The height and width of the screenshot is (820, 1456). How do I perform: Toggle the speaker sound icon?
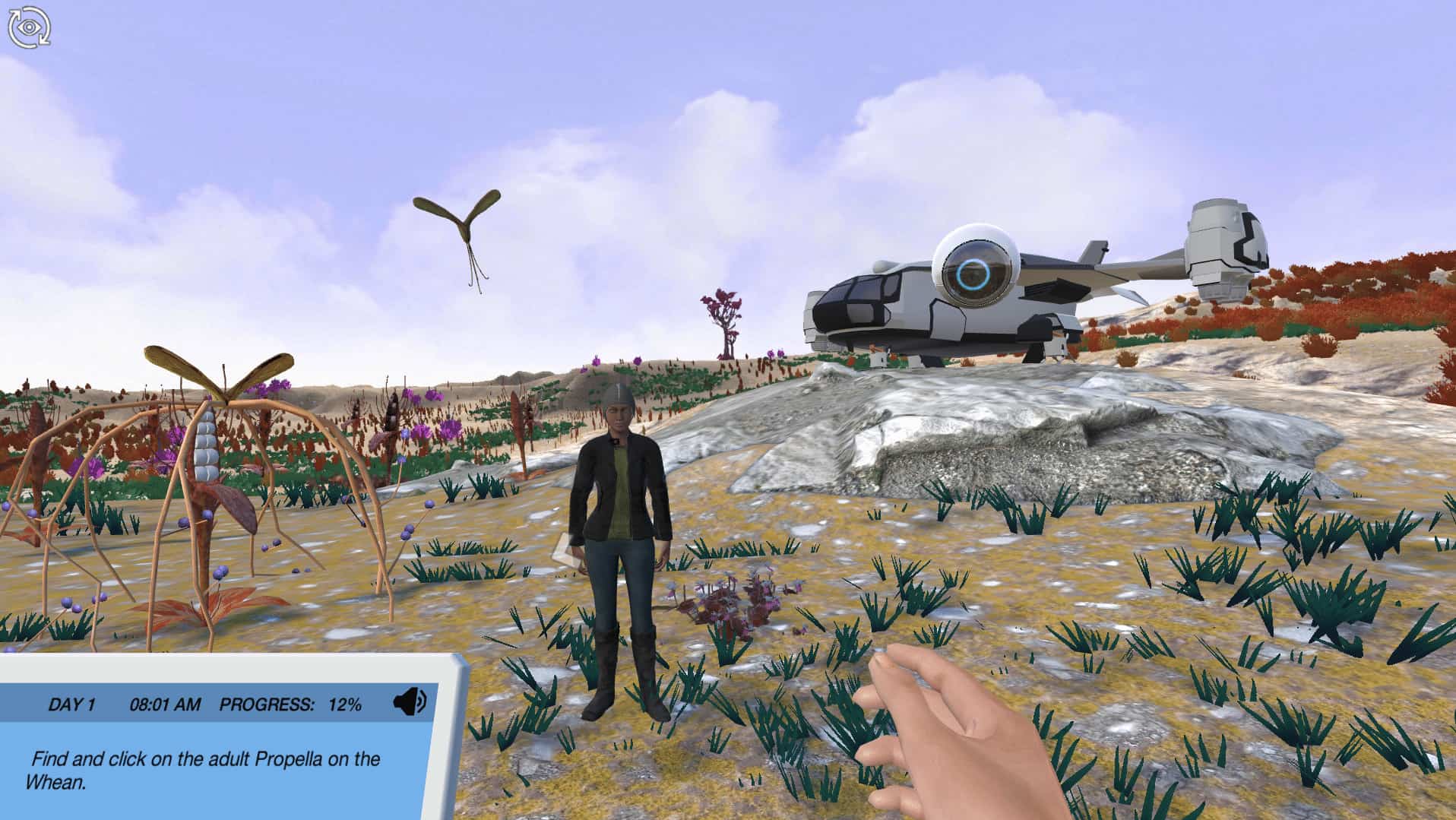[x=410, y=702]
